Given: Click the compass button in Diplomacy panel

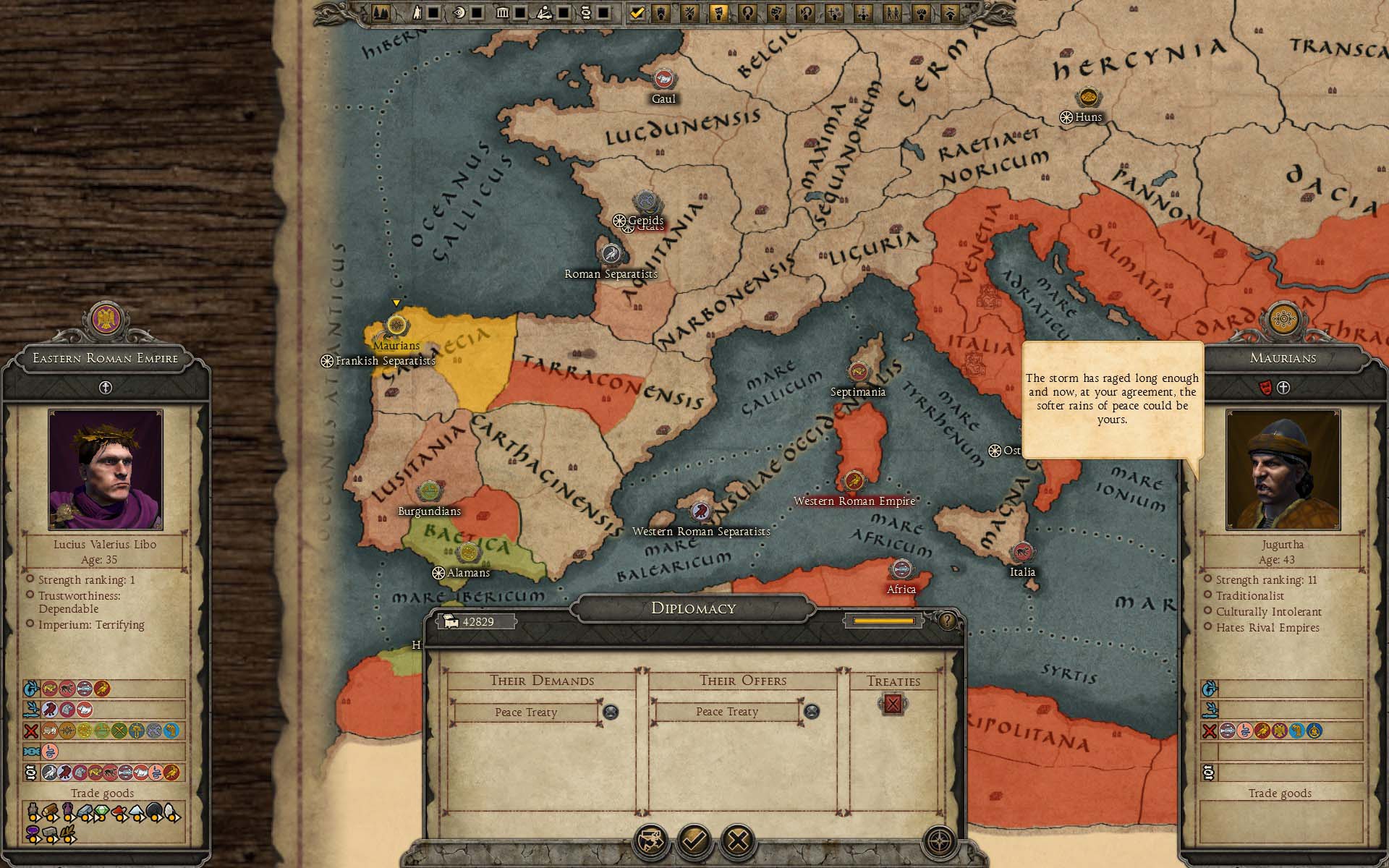Looking at the screenshot, I should (940, 841).
